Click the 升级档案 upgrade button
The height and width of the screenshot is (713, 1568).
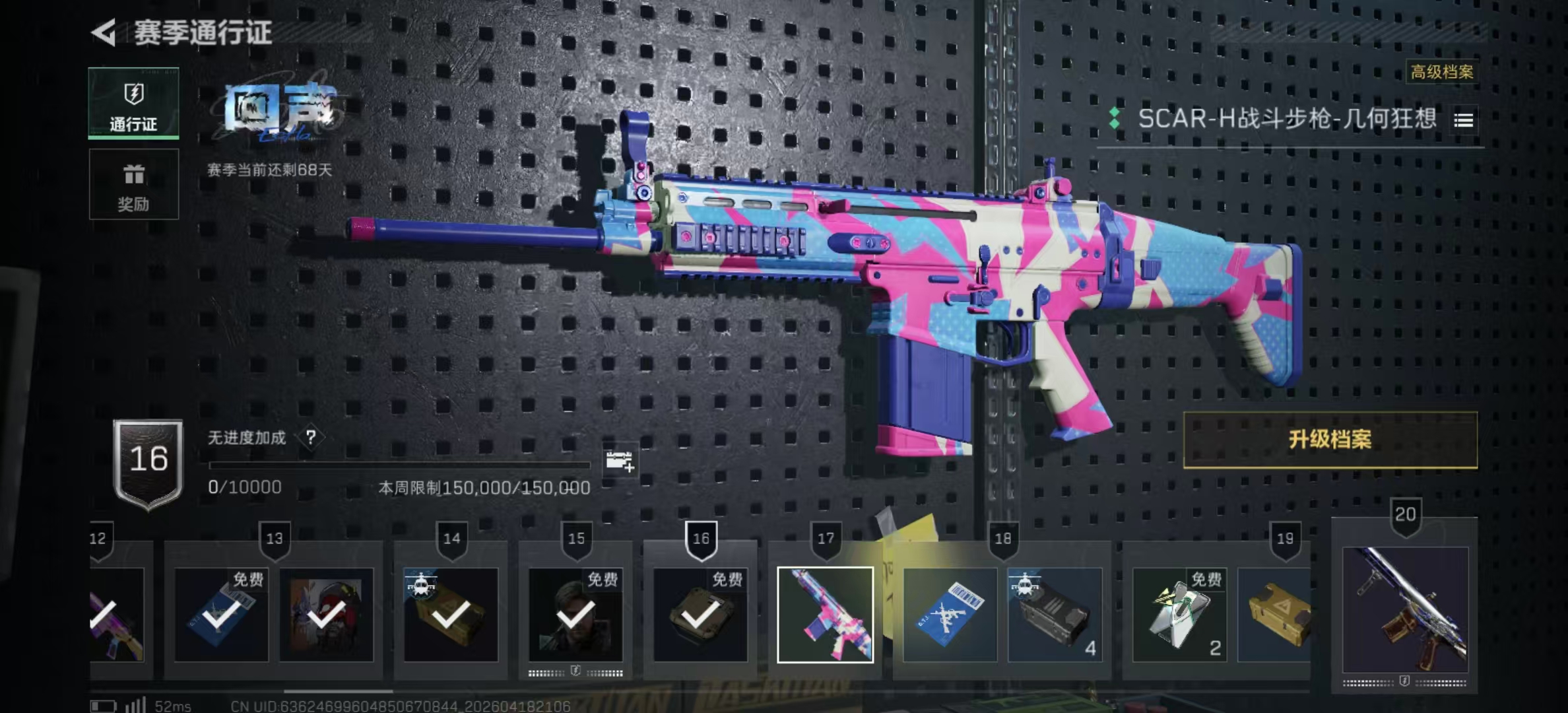pos(1330,440)
